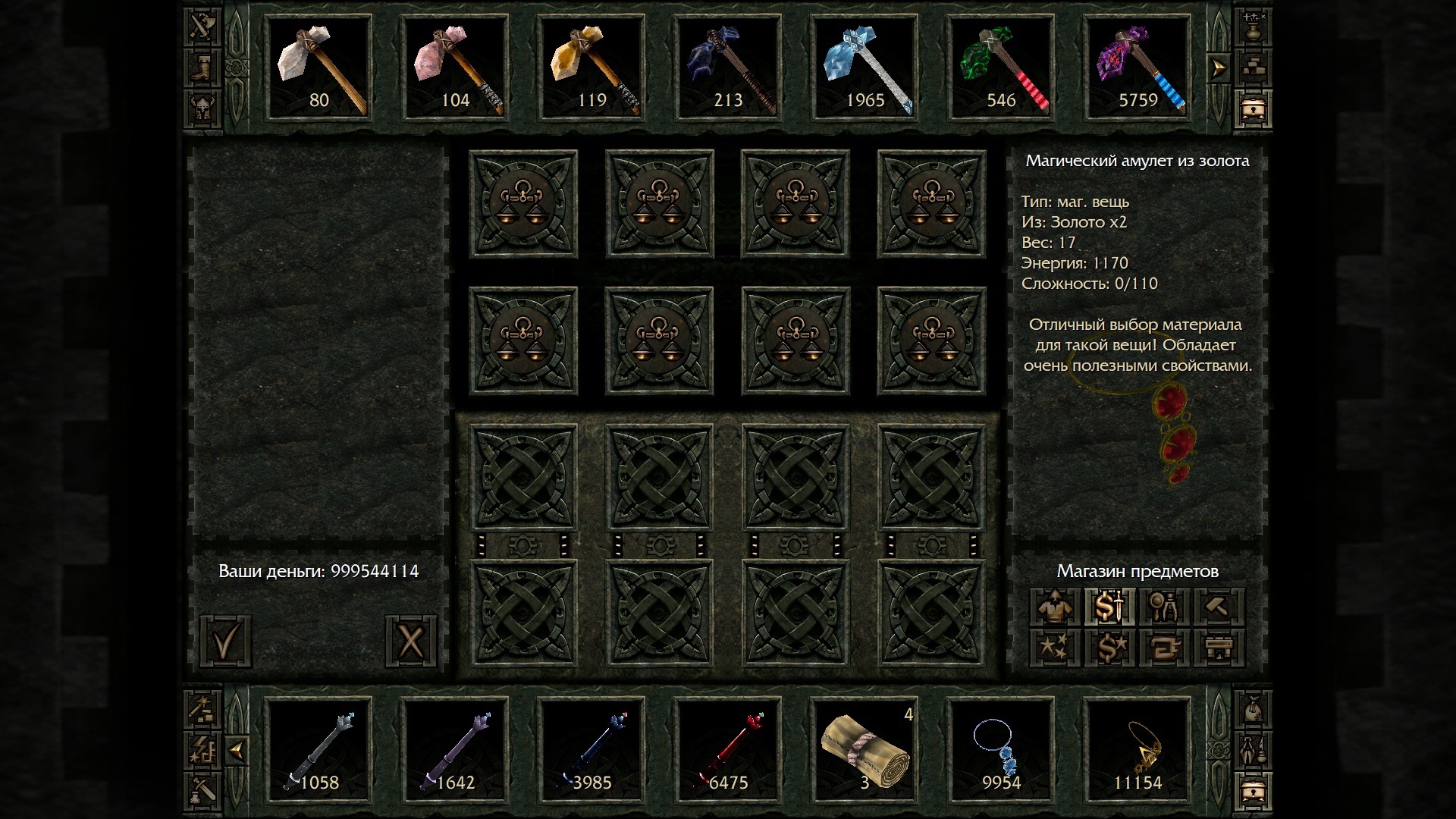Switch to the horned helmet armor filter
Screen dimensions: 1456x819
(x=202, y=109)
